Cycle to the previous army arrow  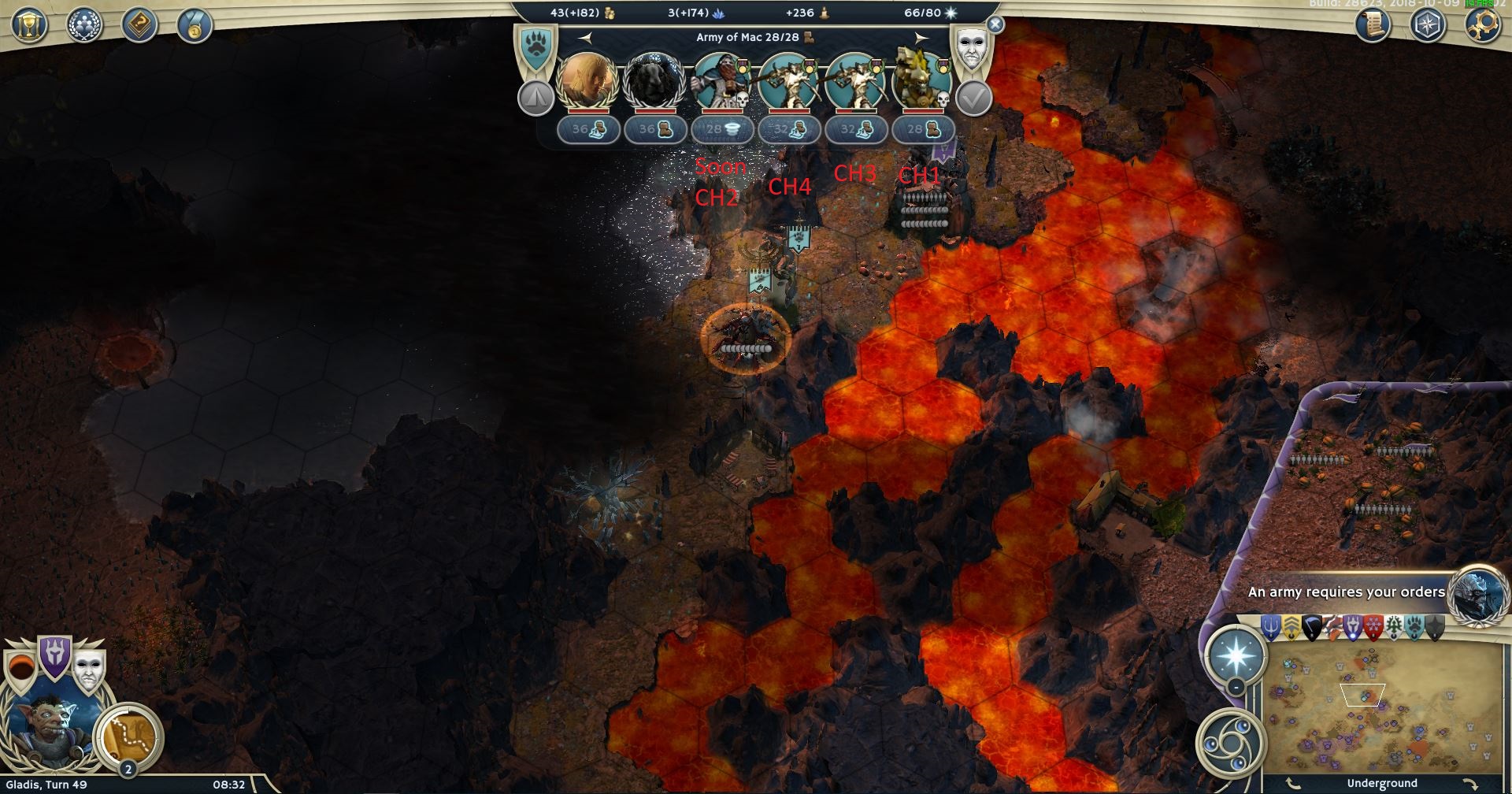584,37
